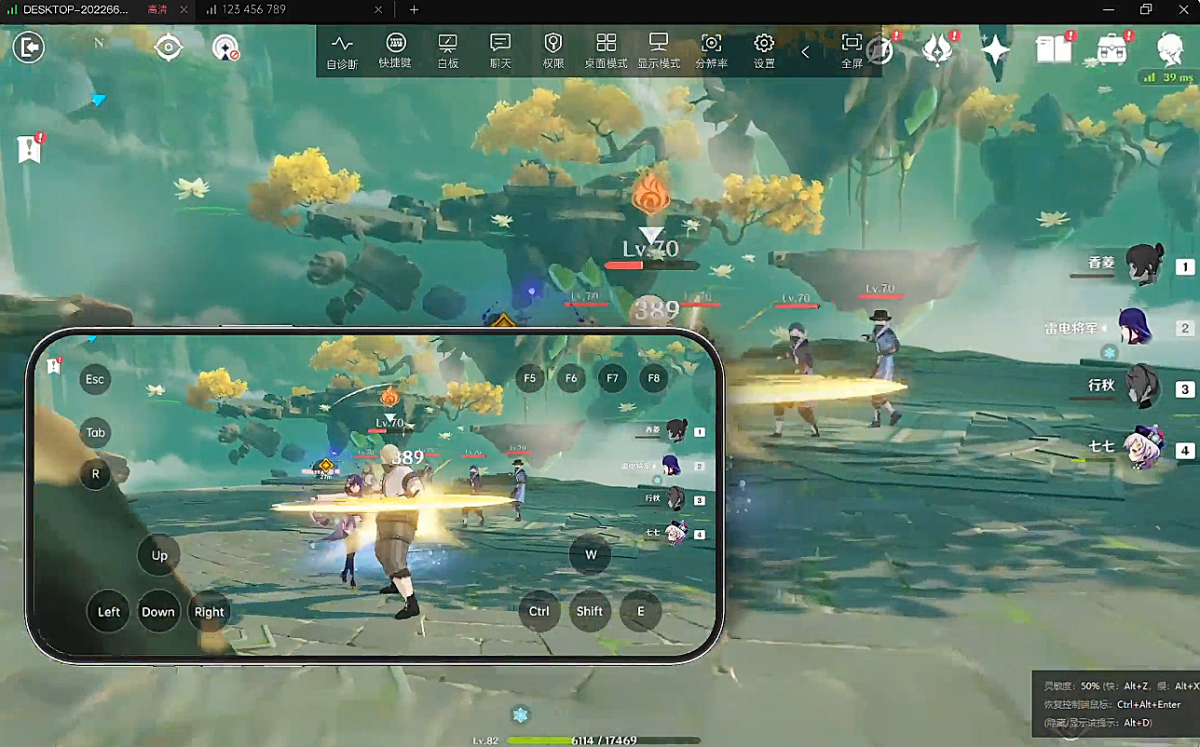The height and width of the screenshot is (747, 1200).
Task: Switch to 桌面模式 desktop mode
Action: coord(605,51)
